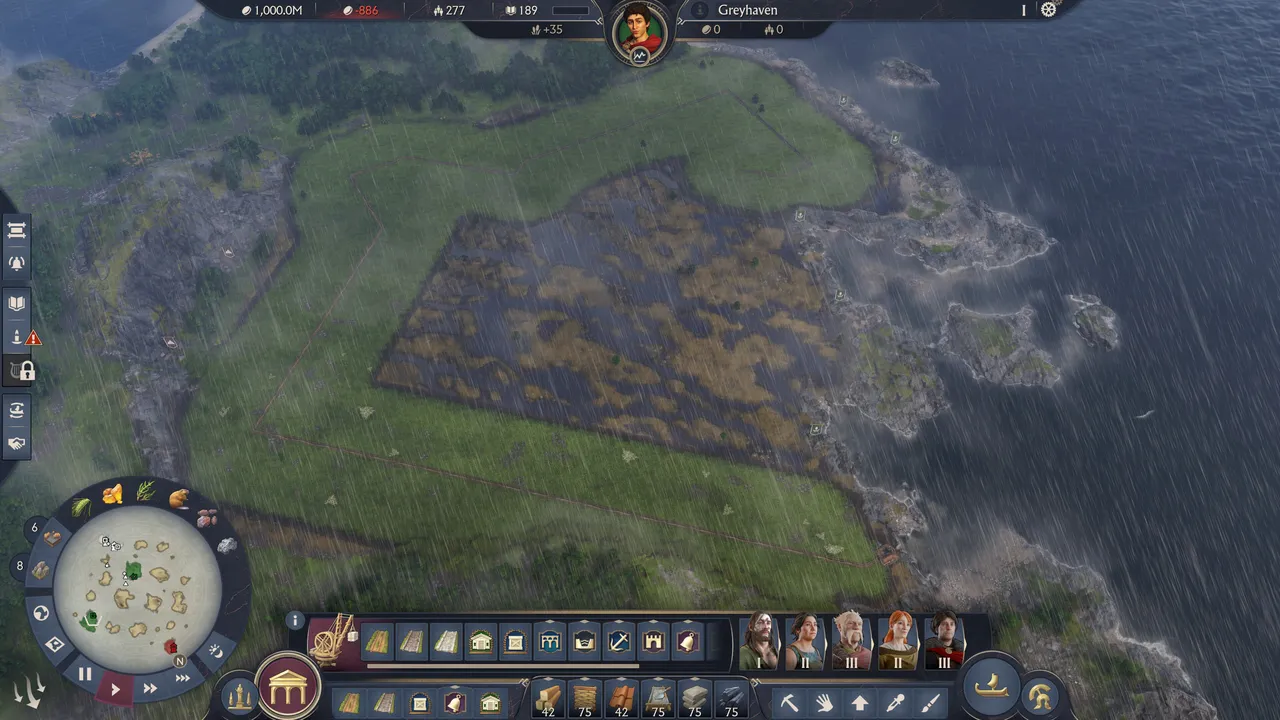Pause the game speed
Image resolution: width=1280 pixels, height=720 pixels.
[x=85, y=675]
